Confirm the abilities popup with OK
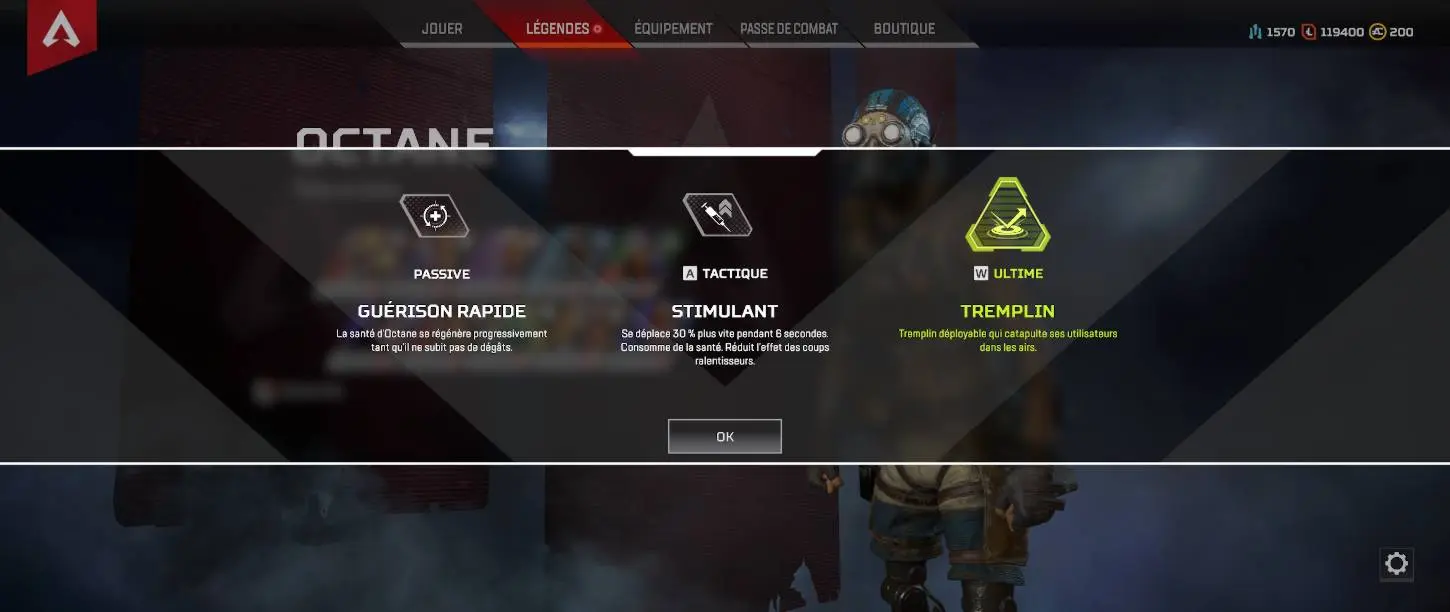The height and width of the screenshot is (612, 1450). (x=724, y=437)
